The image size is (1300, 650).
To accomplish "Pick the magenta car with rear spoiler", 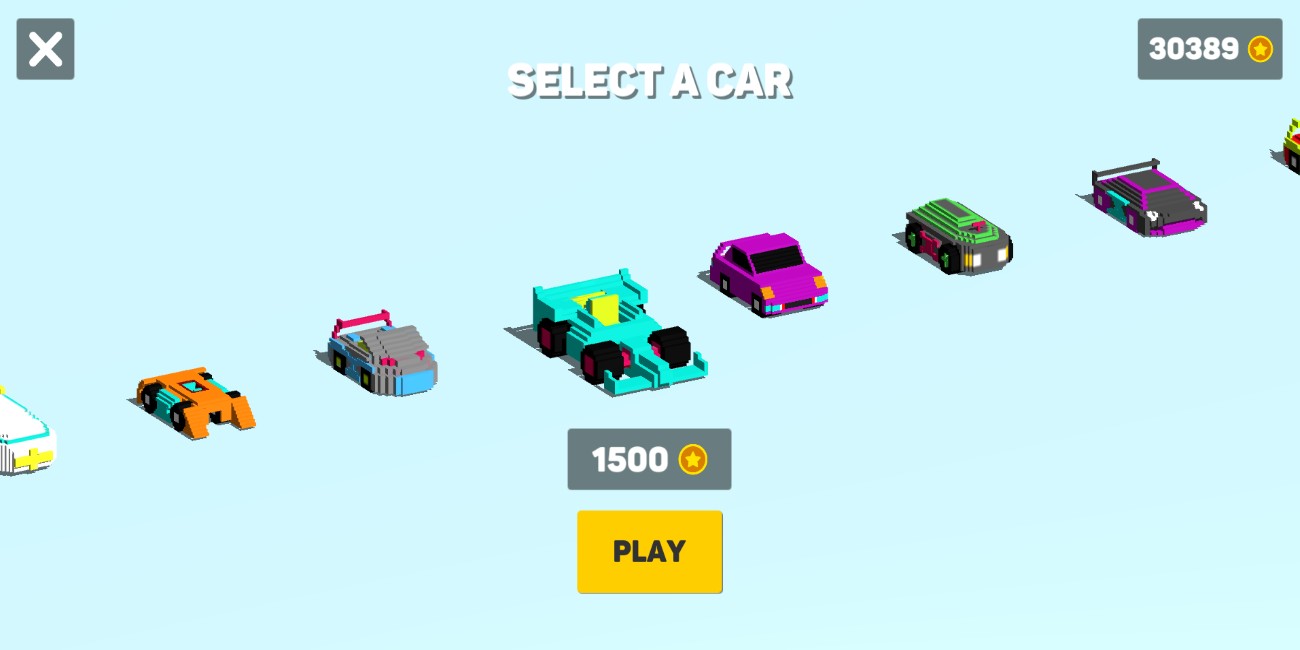I will click(x=1149, y=199).
